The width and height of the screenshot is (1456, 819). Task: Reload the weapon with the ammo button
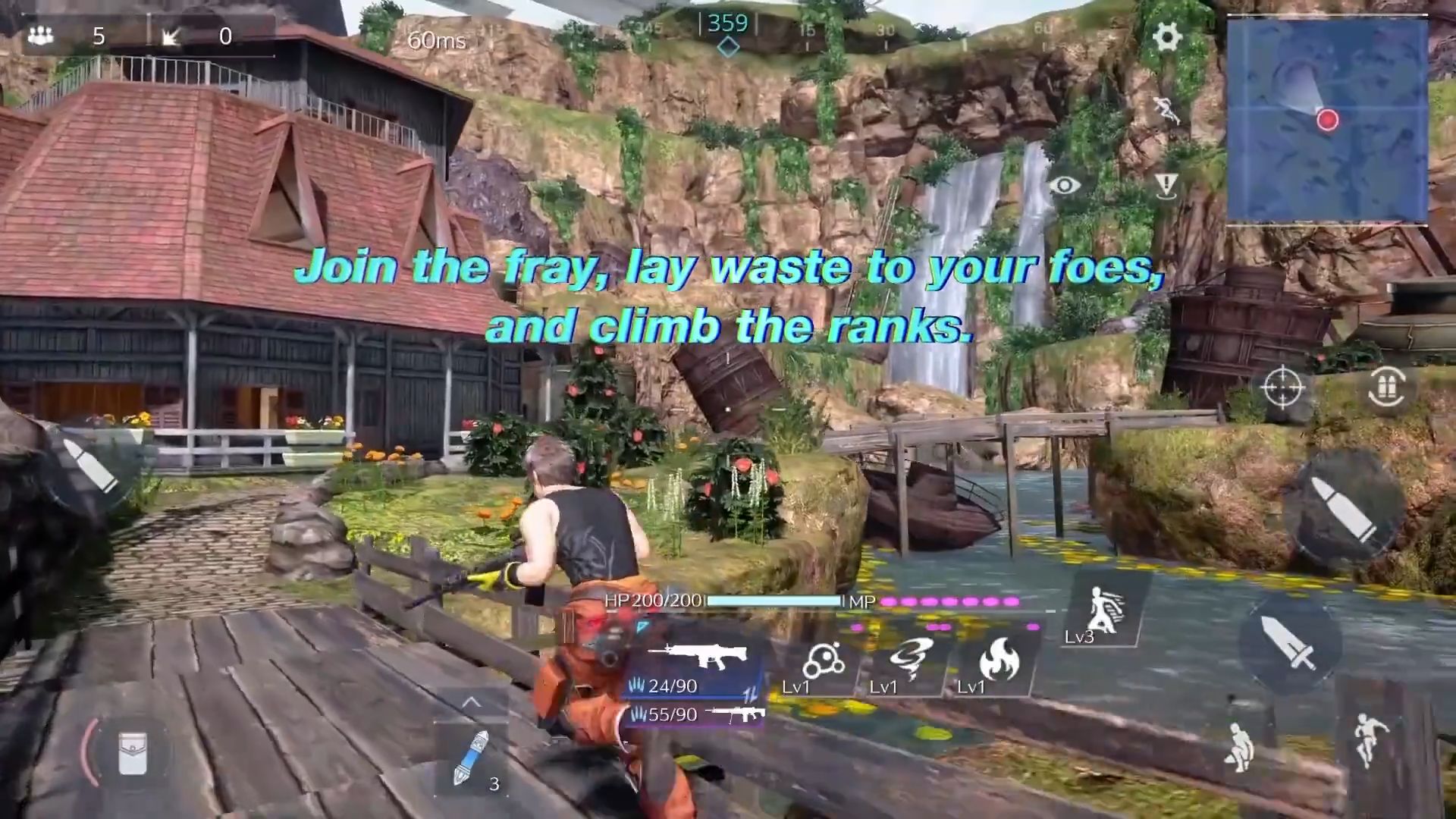[1387, 388]
